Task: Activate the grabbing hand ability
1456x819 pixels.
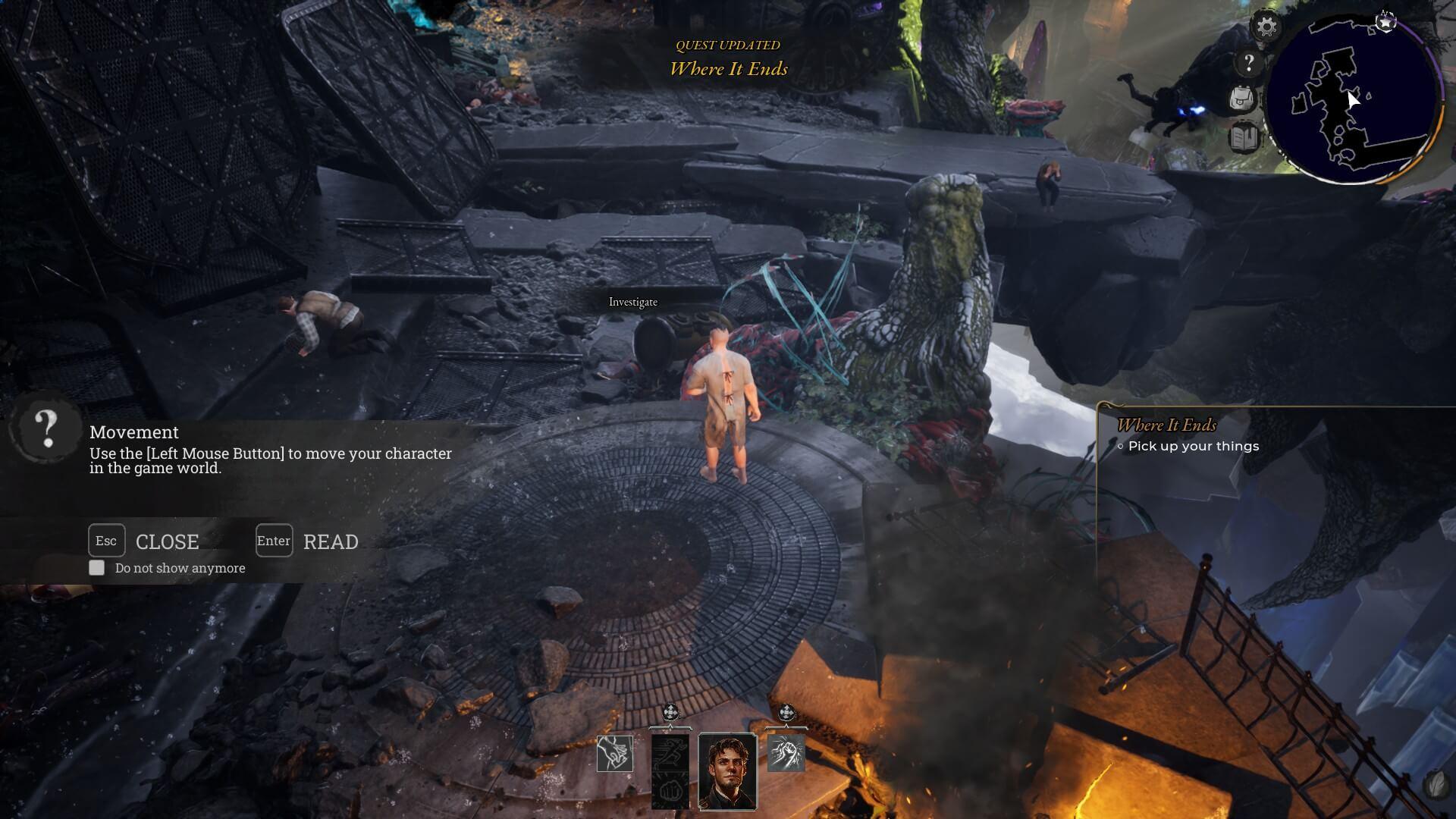Action: click(614, 754)
